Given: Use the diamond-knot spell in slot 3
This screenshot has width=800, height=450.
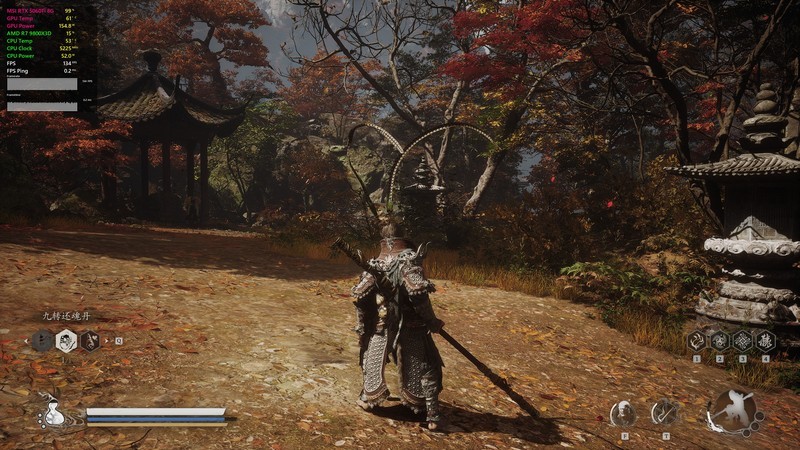Looking at the screenshot, I should (742, 340).
